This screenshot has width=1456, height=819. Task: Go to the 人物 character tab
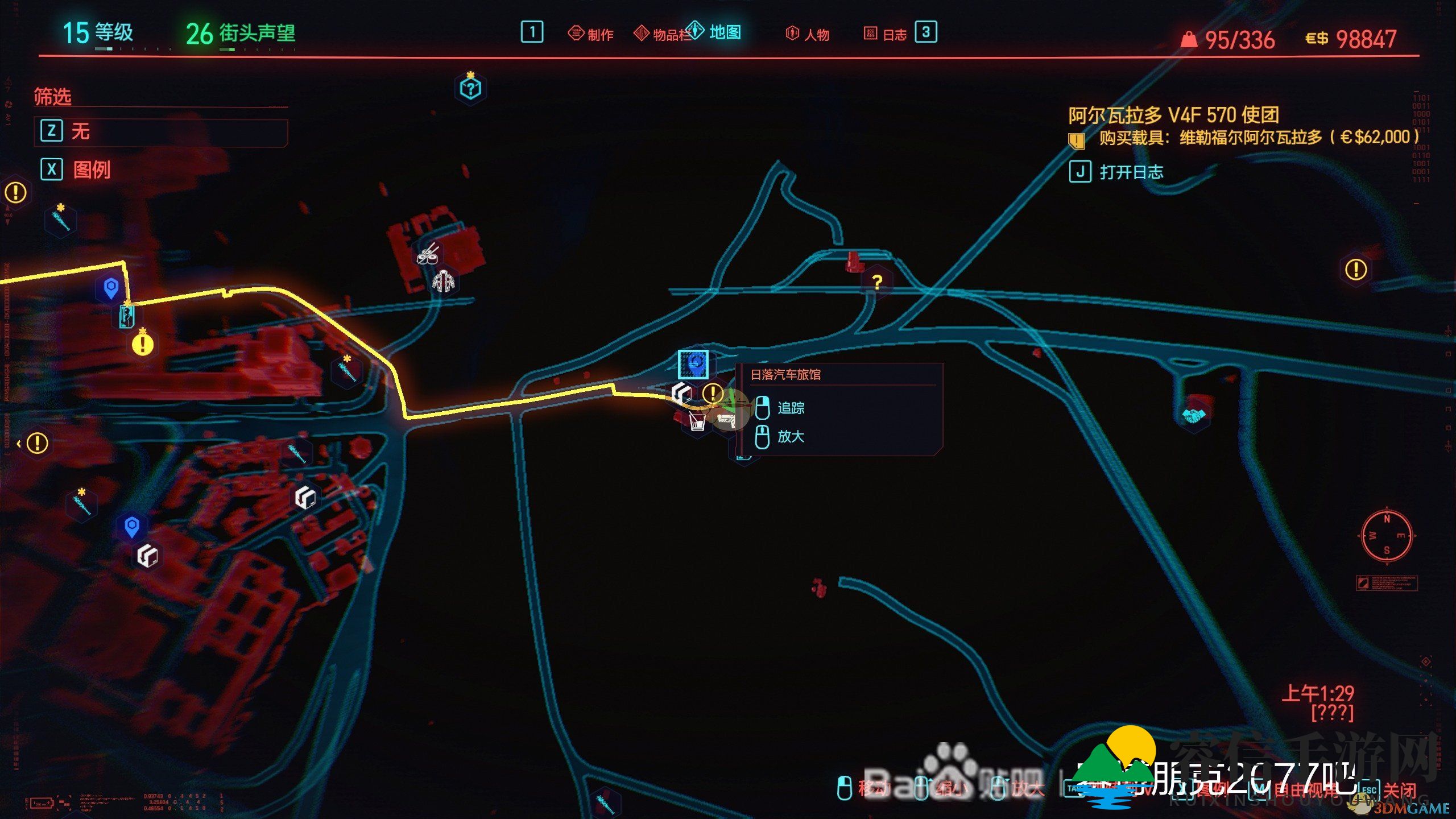(x=808, y=34)
